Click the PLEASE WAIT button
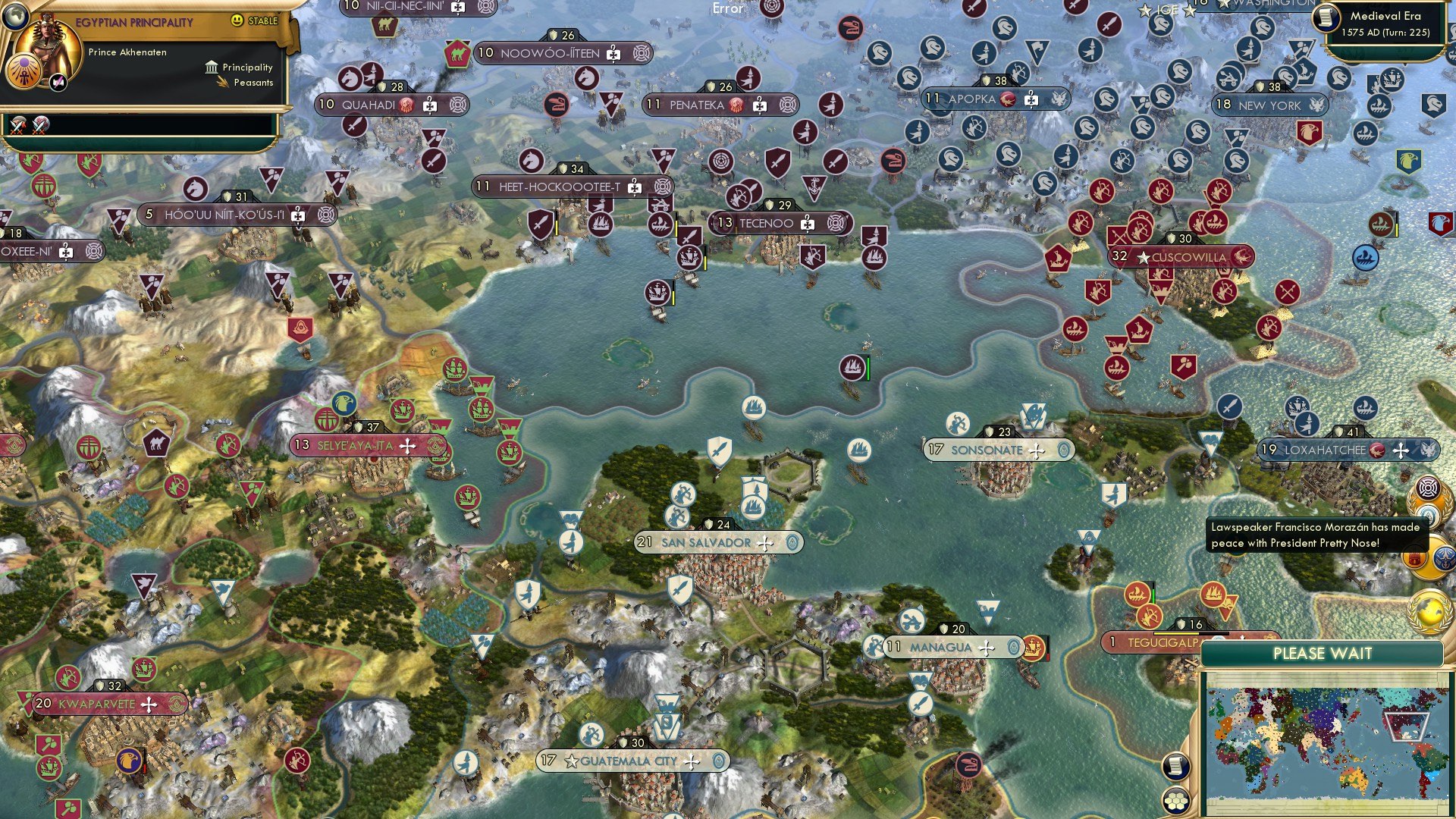The height and width of the screenshot is (819, 1456). tap(1324, 652)
